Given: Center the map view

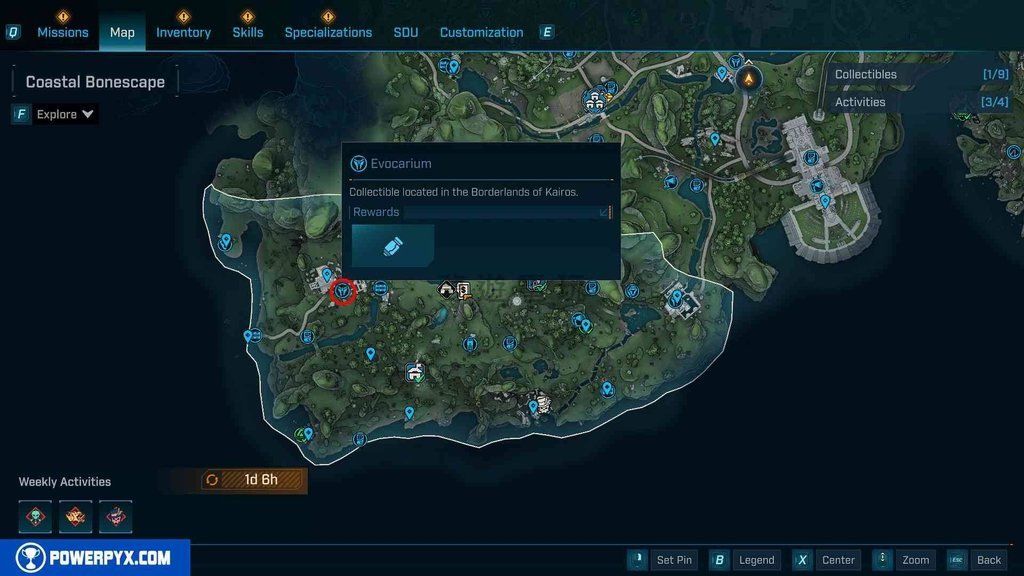Looking at the screenshot, I should (x=827, y=560).
